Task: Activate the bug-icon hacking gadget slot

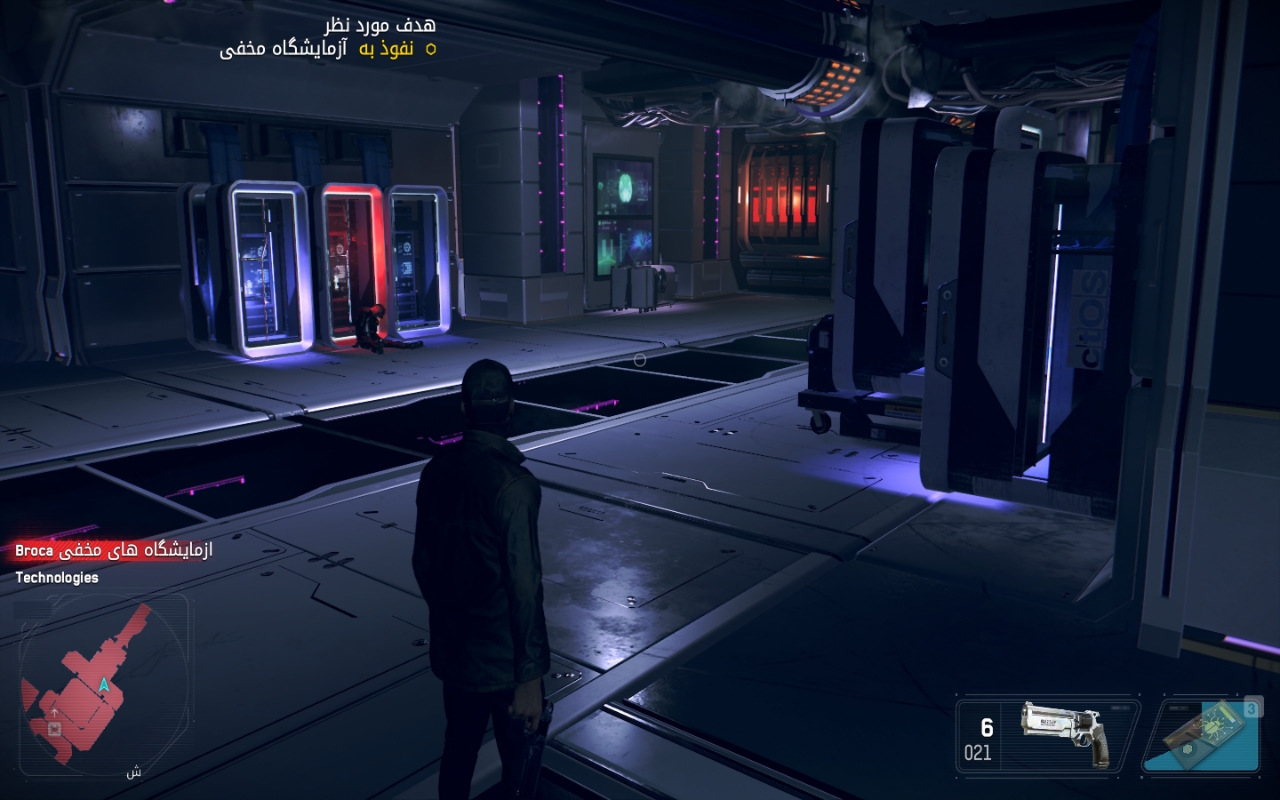Action: 1200,735
